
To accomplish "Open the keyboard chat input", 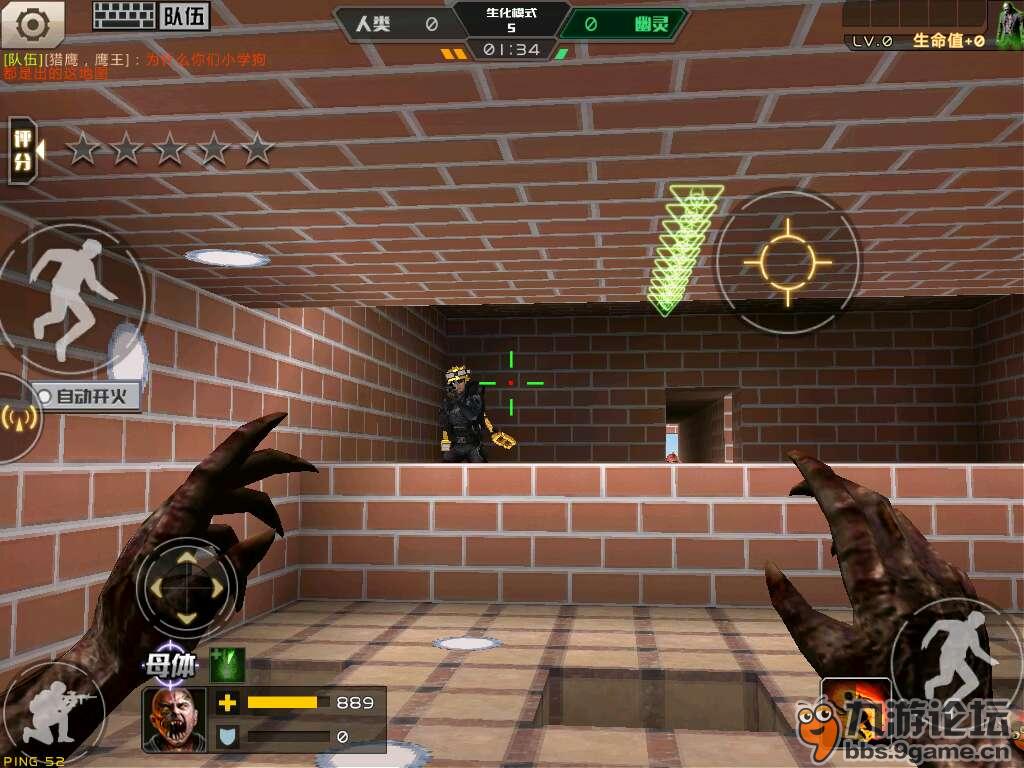I will pyautogui.click(x=124, y=15).
